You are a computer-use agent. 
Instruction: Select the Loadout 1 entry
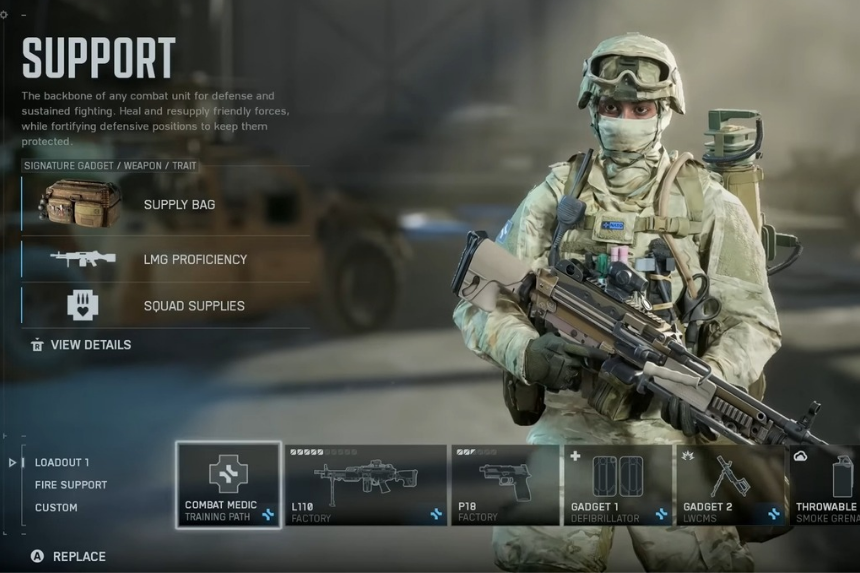[62, 463]
